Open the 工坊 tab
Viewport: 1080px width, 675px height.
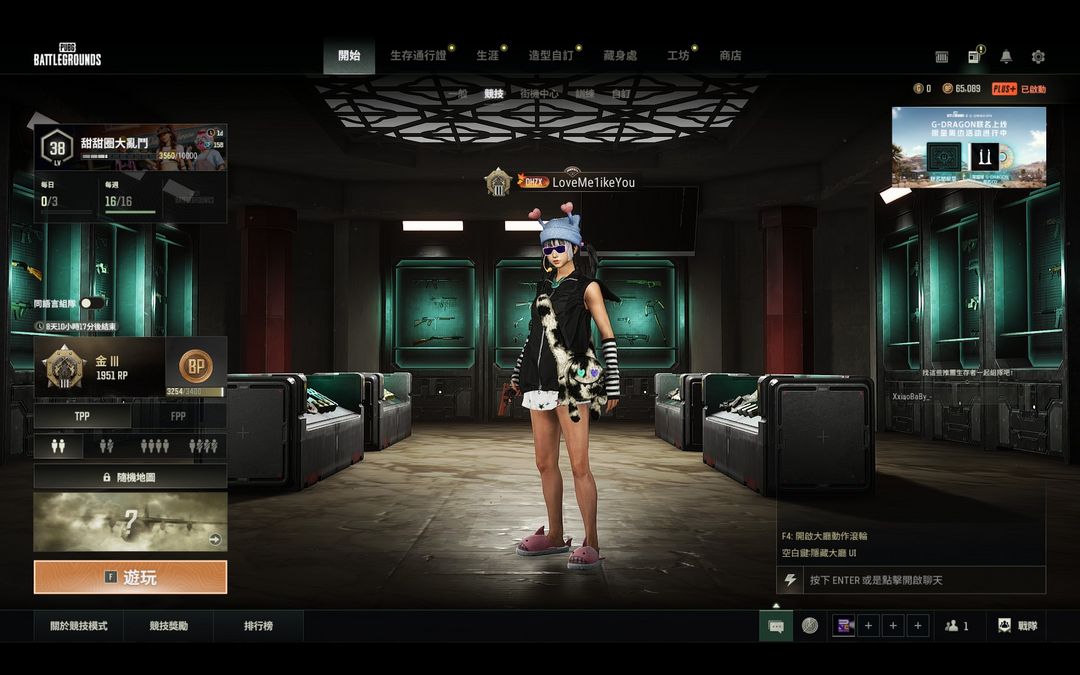(678, 56)
